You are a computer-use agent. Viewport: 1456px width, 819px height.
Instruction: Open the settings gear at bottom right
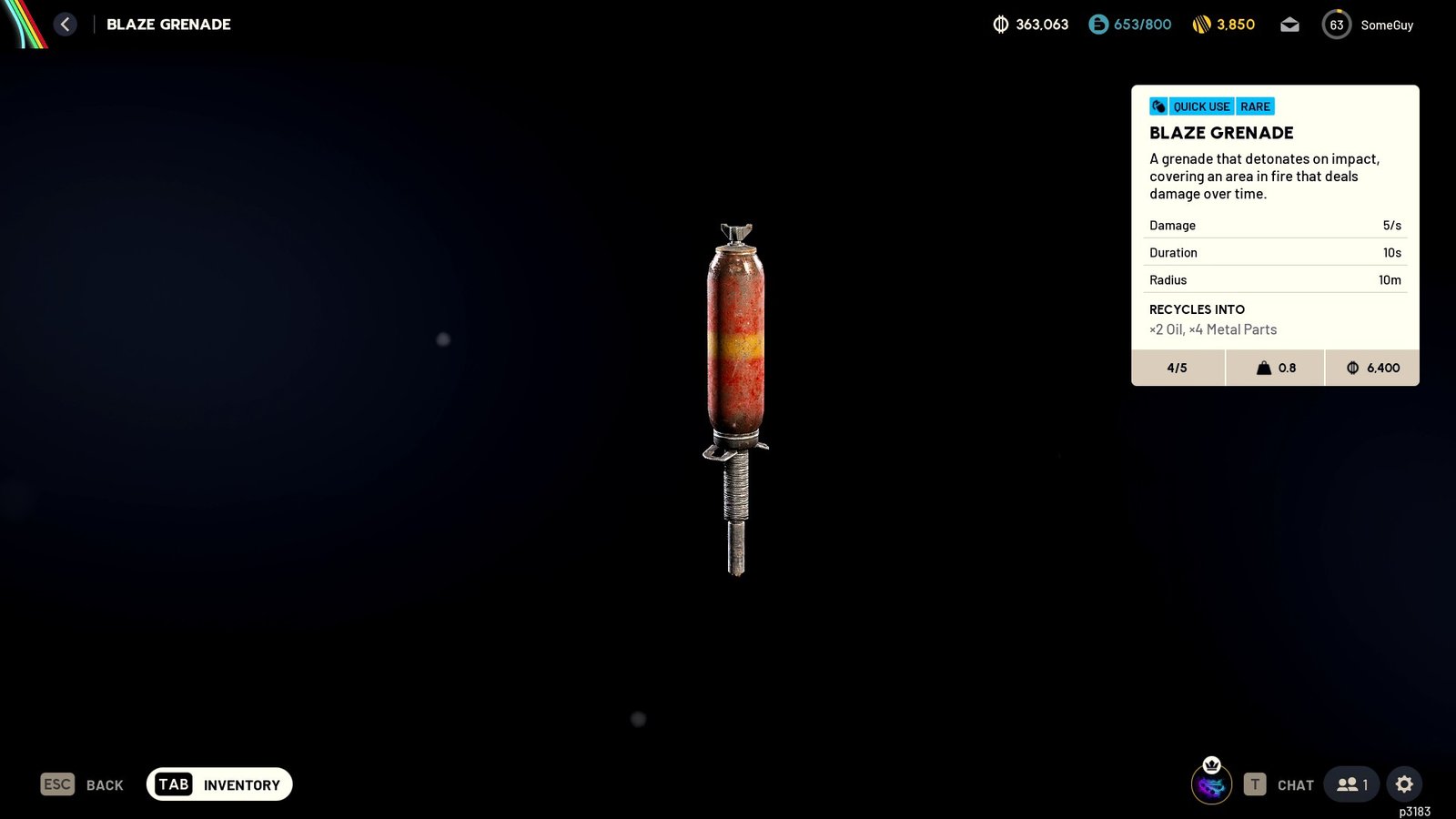pyautogui.click(x=1404, y=784)
